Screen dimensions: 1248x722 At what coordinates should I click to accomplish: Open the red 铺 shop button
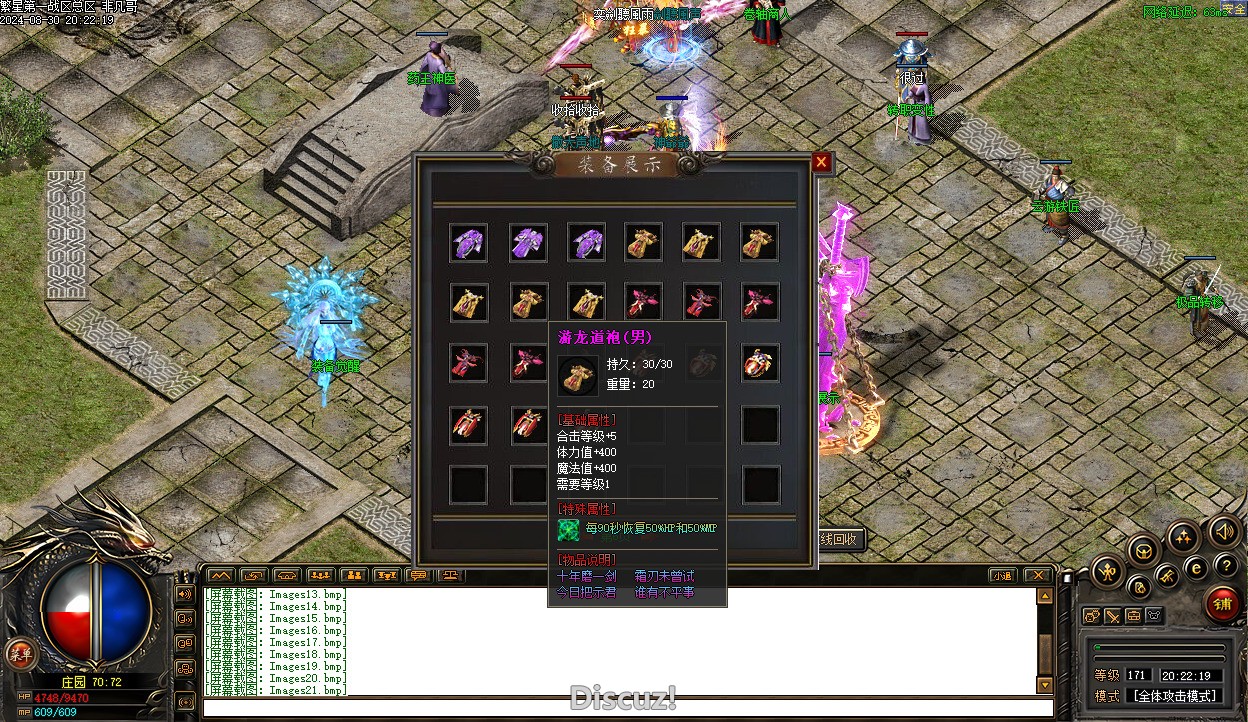1221,603
